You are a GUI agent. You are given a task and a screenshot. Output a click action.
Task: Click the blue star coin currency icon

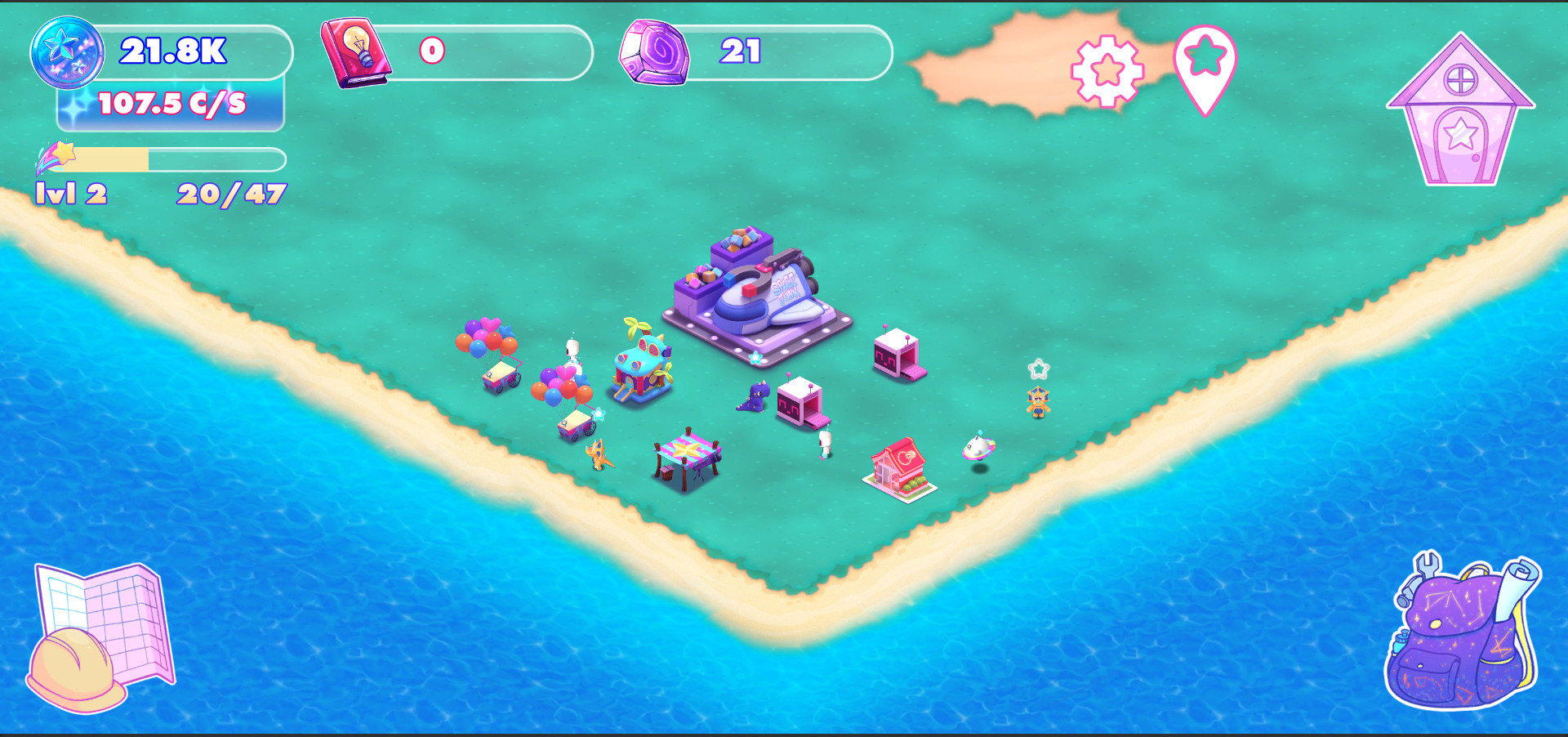click(x=67, y=52)
